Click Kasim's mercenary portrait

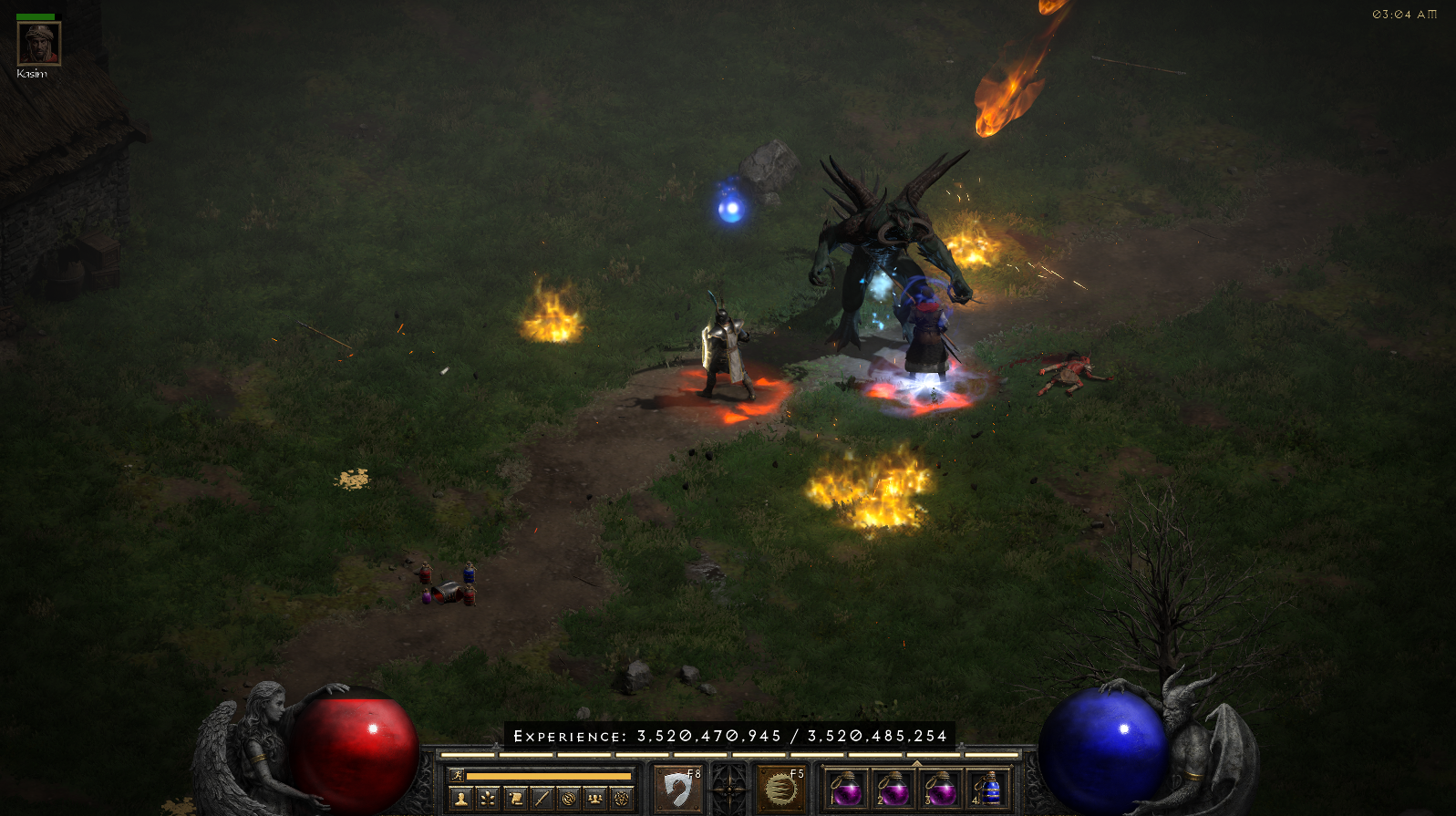point(39,44)
